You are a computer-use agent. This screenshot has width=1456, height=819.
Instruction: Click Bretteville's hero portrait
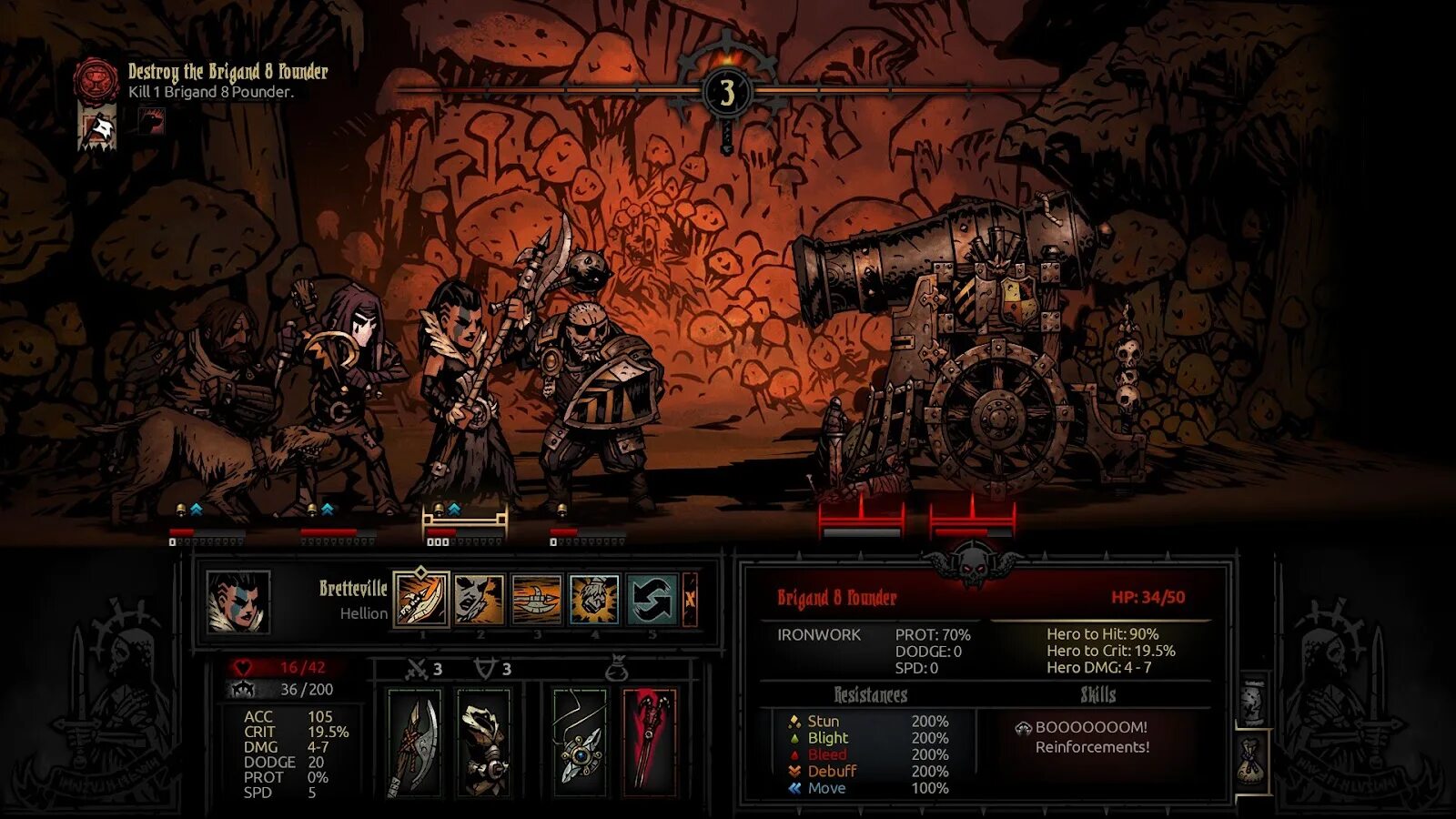[238, 602]
